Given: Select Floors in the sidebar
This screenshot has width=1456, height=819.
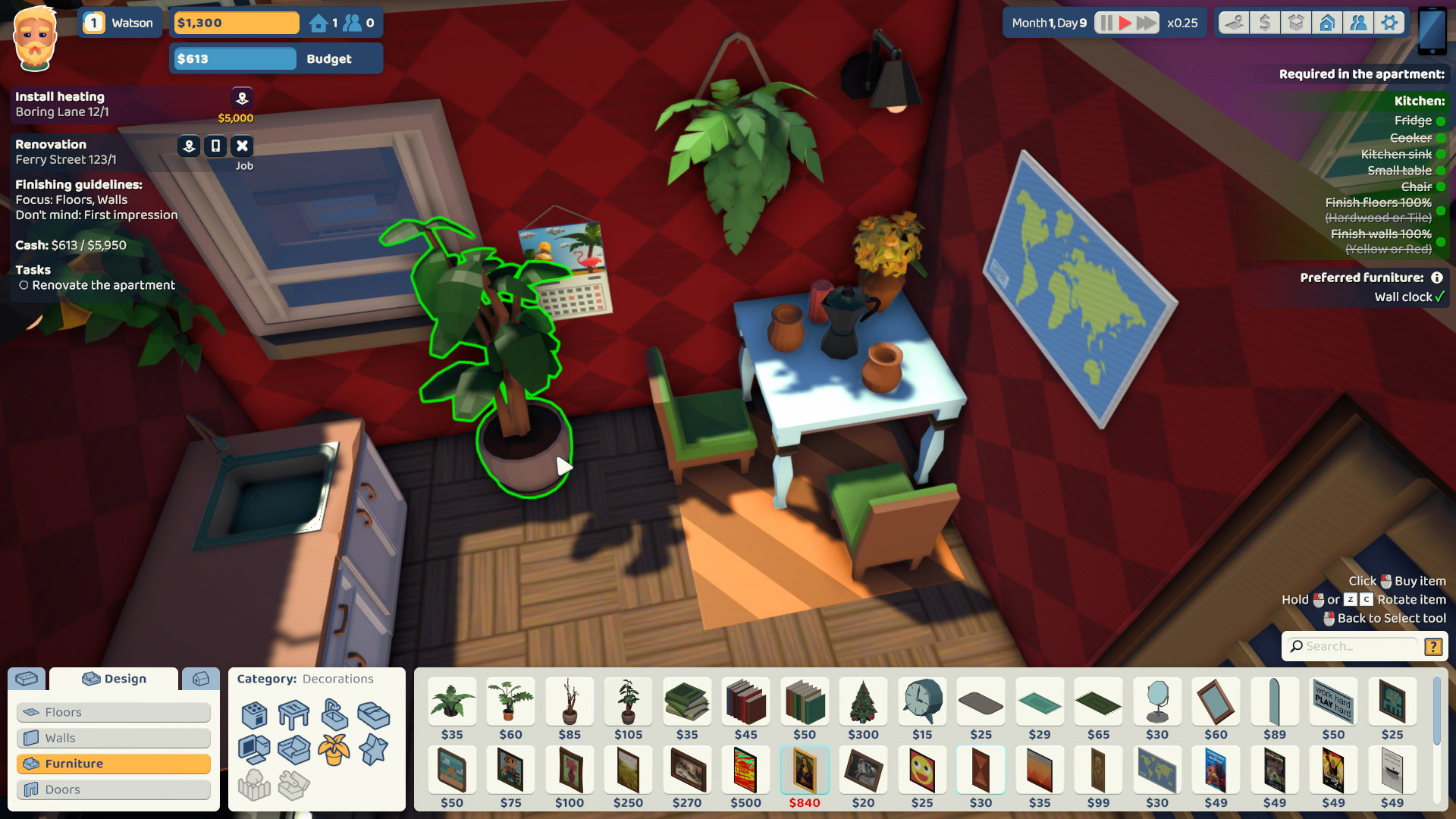Looking at the screenshot, I should click(64, 712).
